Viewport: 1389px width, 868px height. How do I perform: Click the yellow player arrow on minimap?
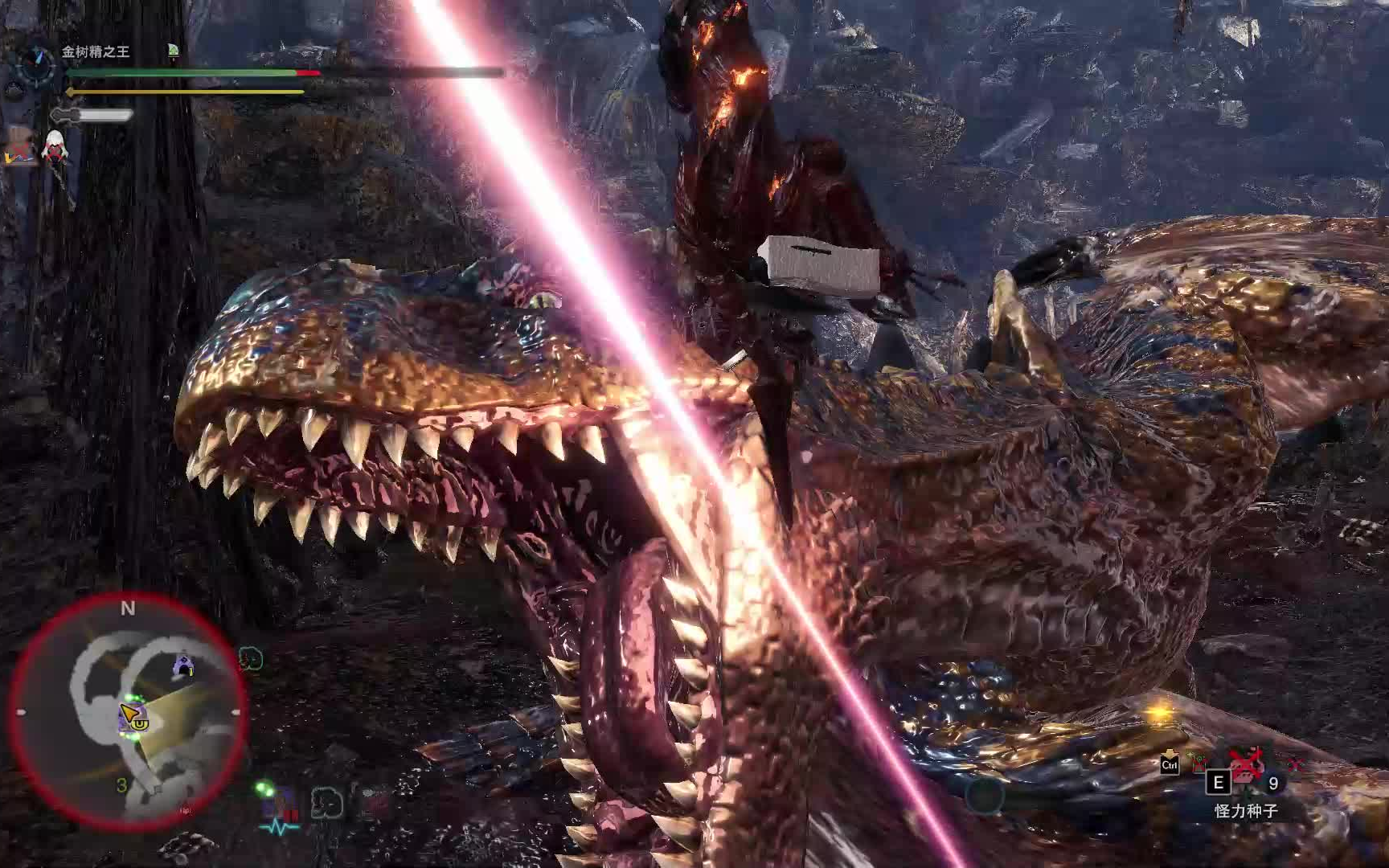tap(129, 713)
